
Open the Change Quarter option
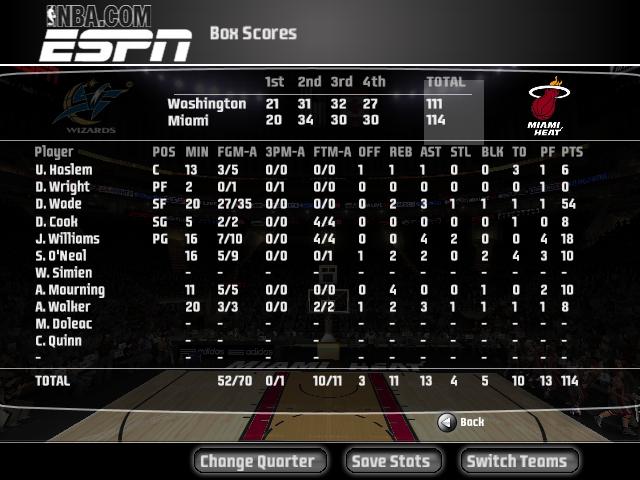(258, 461)
